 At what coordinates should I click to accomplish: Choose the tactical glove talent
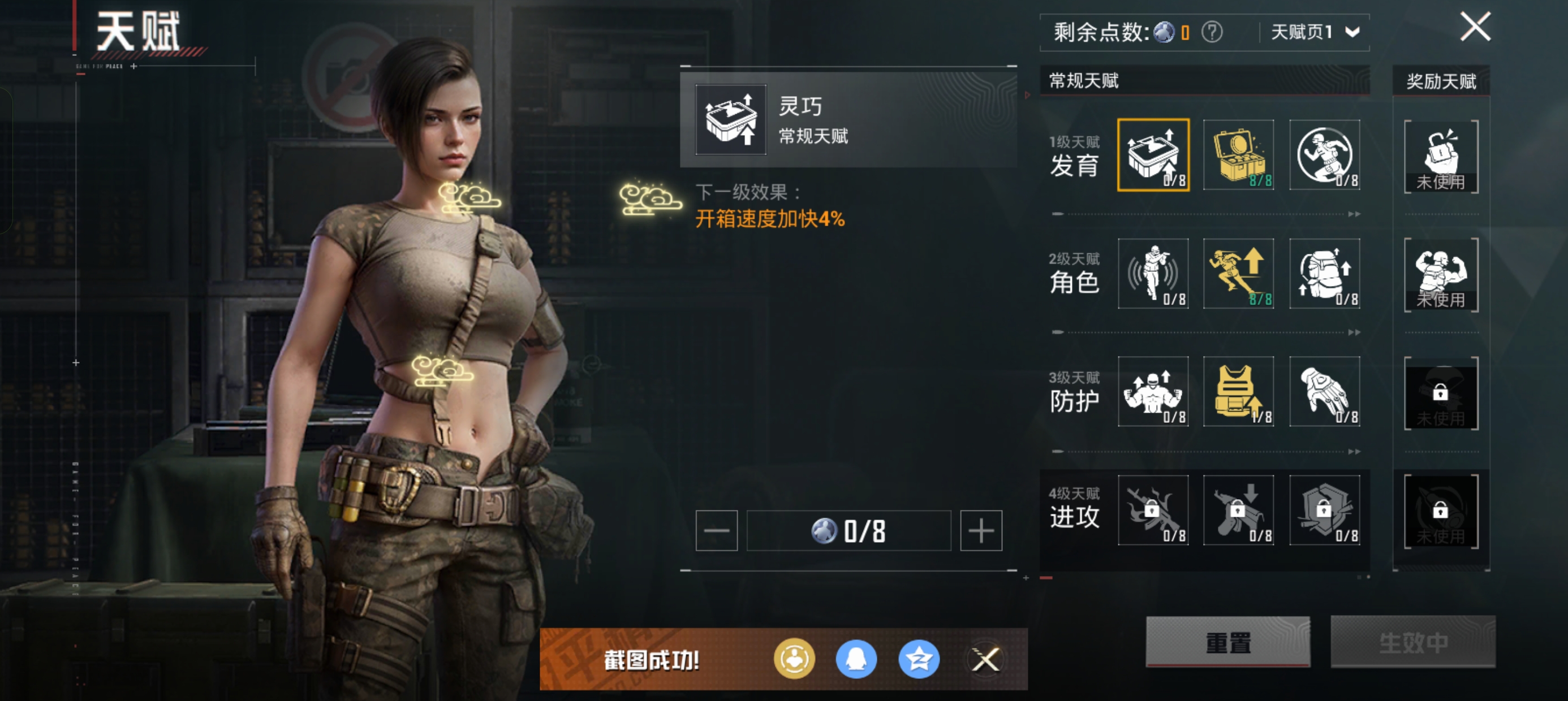click(x=1325, y=391)
